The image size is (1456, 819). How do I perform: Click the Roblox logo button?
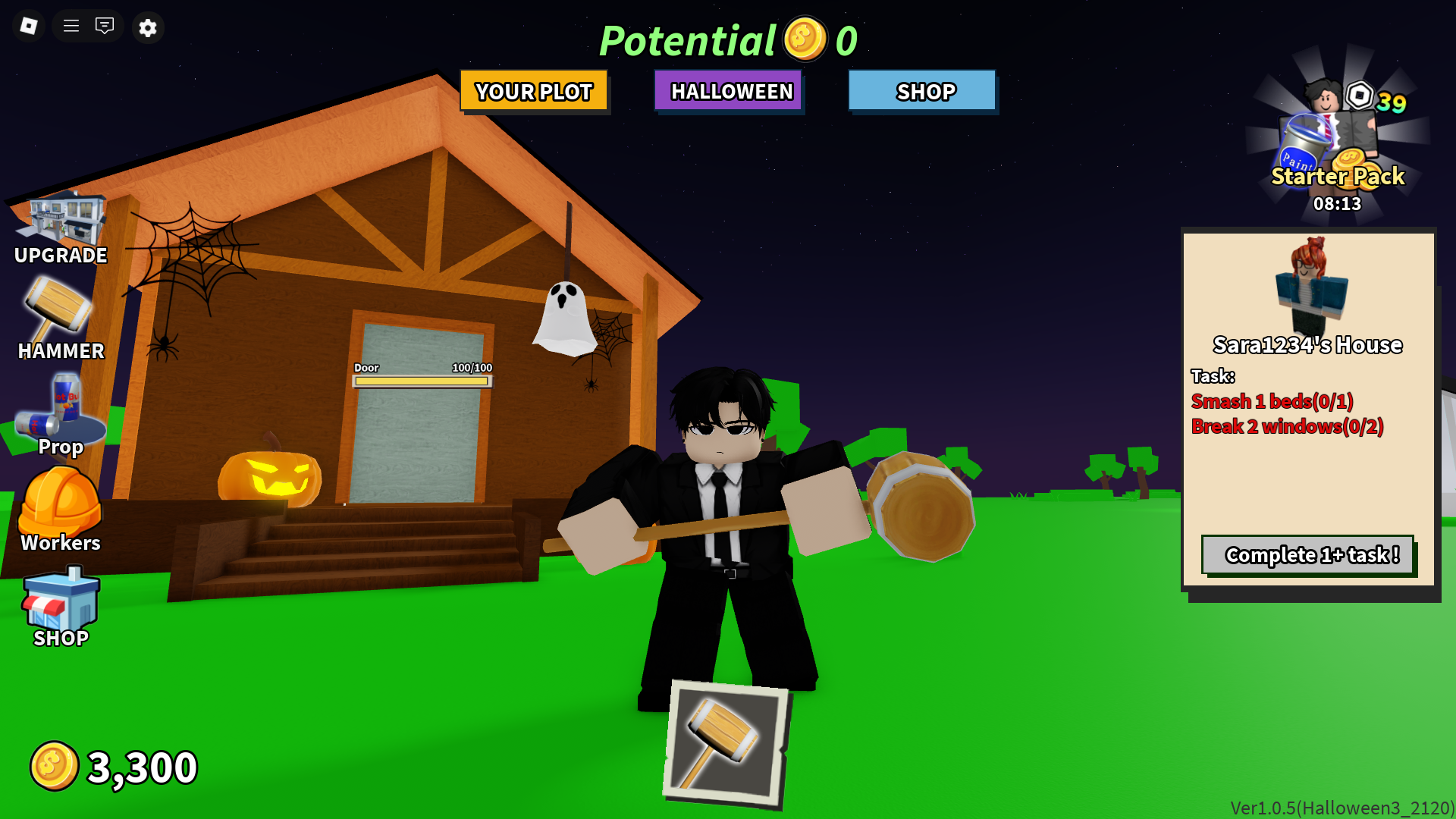coord(28,25)
